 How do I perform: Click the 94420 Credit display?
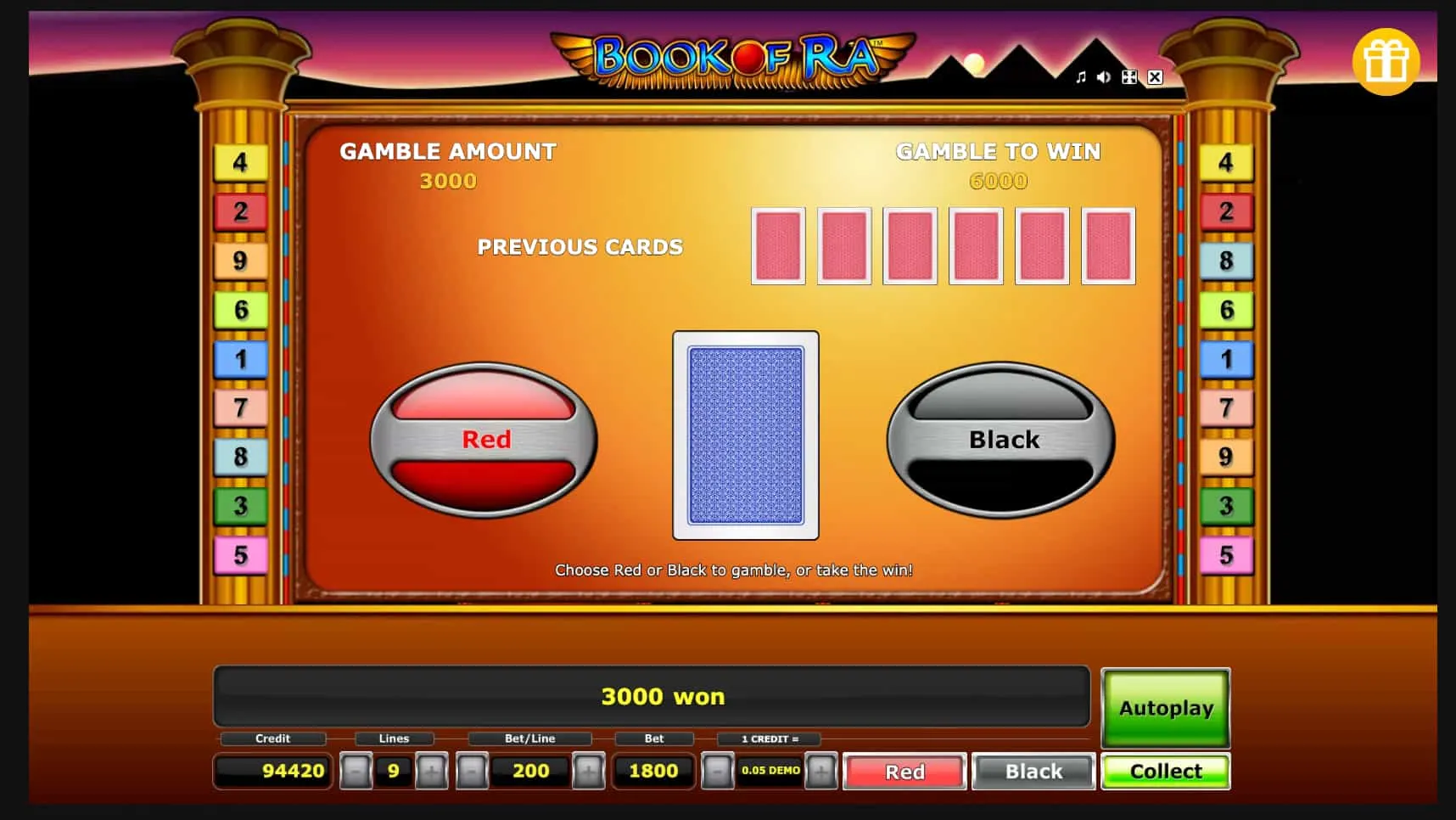(272, 772)
